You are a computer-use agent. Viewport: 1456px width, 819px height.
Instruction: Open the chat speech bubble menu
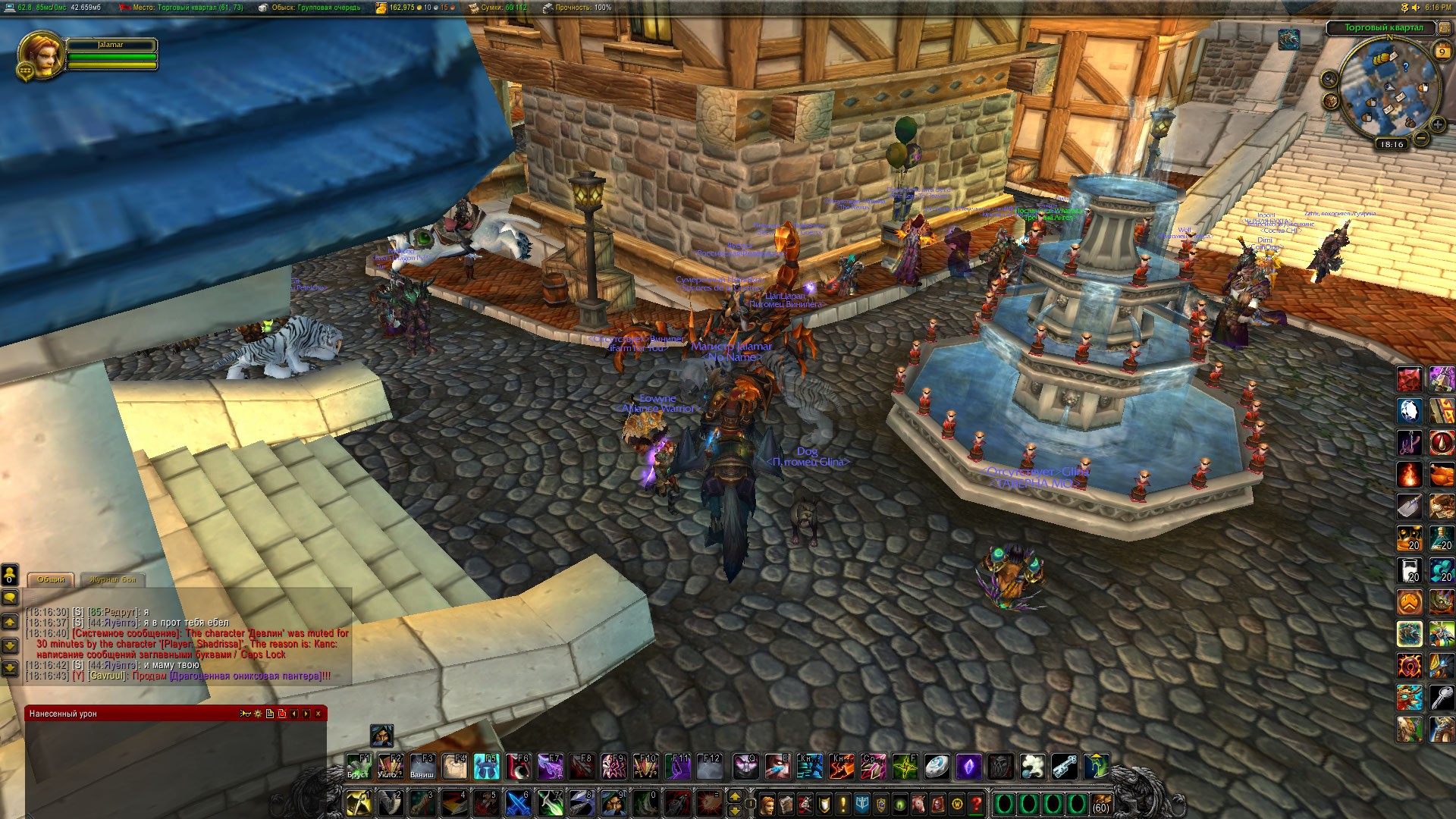click(x=10, y=598)
